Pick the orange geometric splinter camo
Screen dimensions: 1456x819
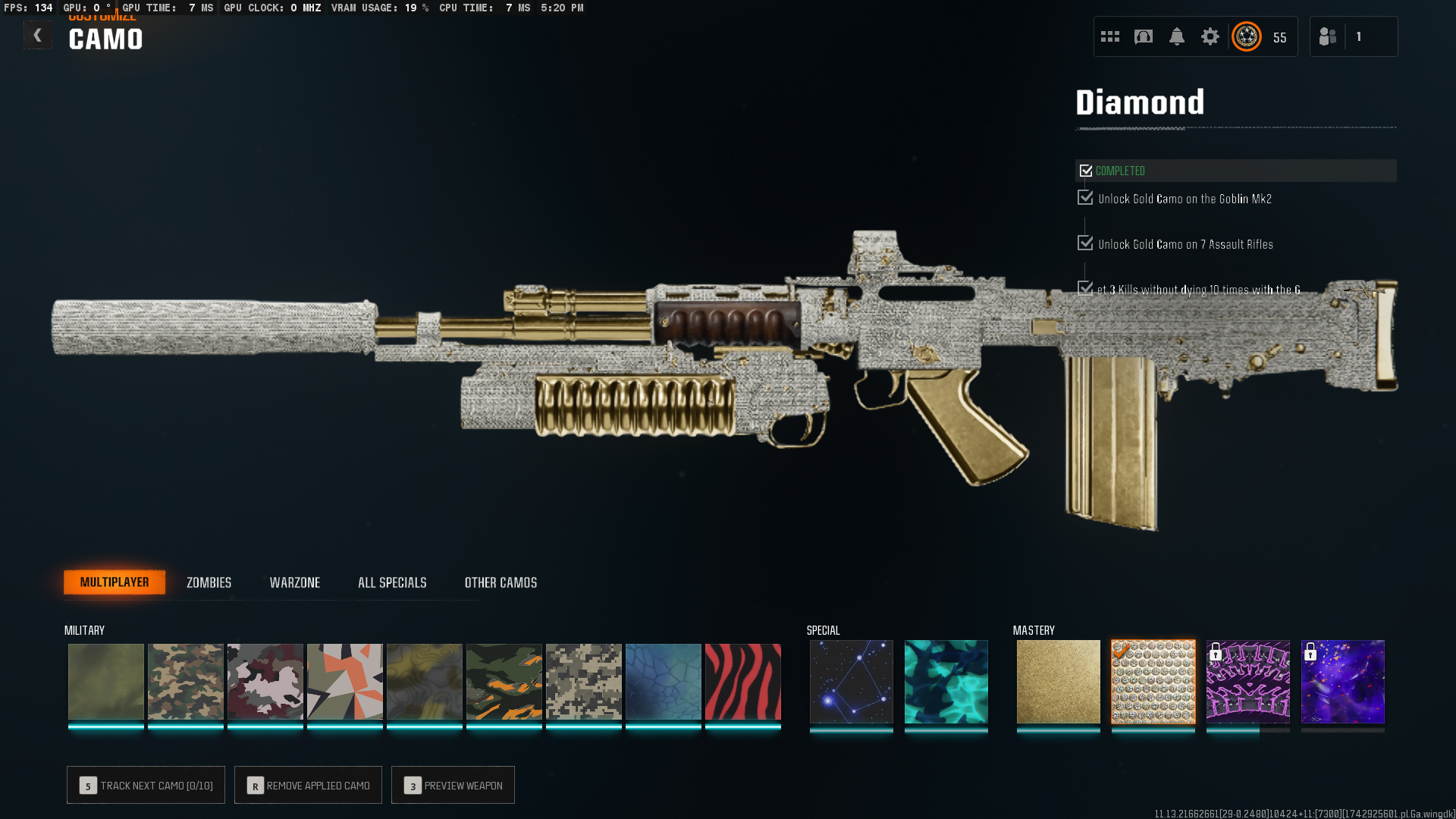(x=344, y=682)
